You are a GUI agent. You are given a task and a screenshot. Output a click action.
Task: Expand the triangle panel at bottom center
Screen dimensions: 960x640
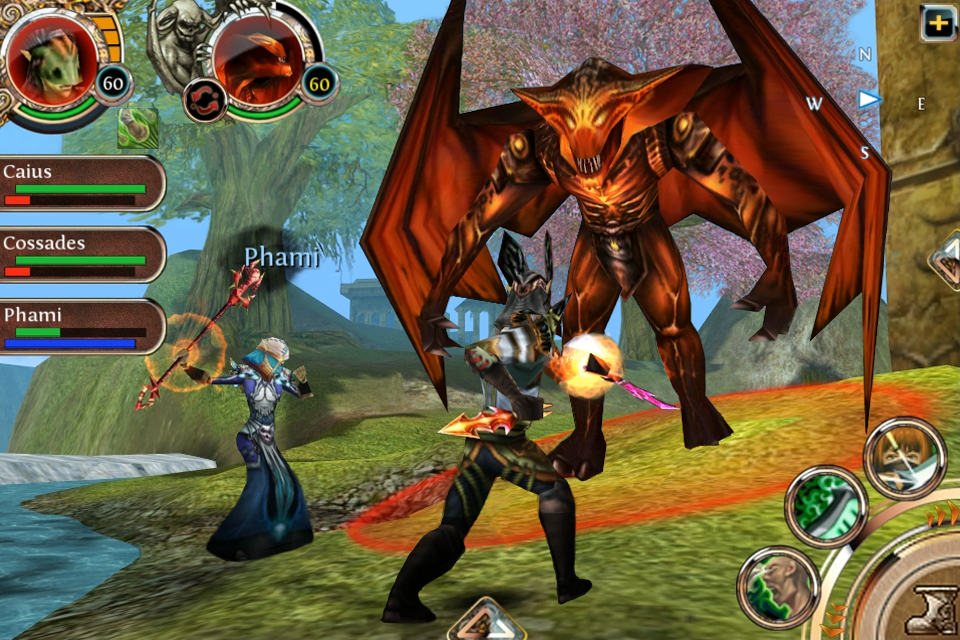tap(487, 620)
